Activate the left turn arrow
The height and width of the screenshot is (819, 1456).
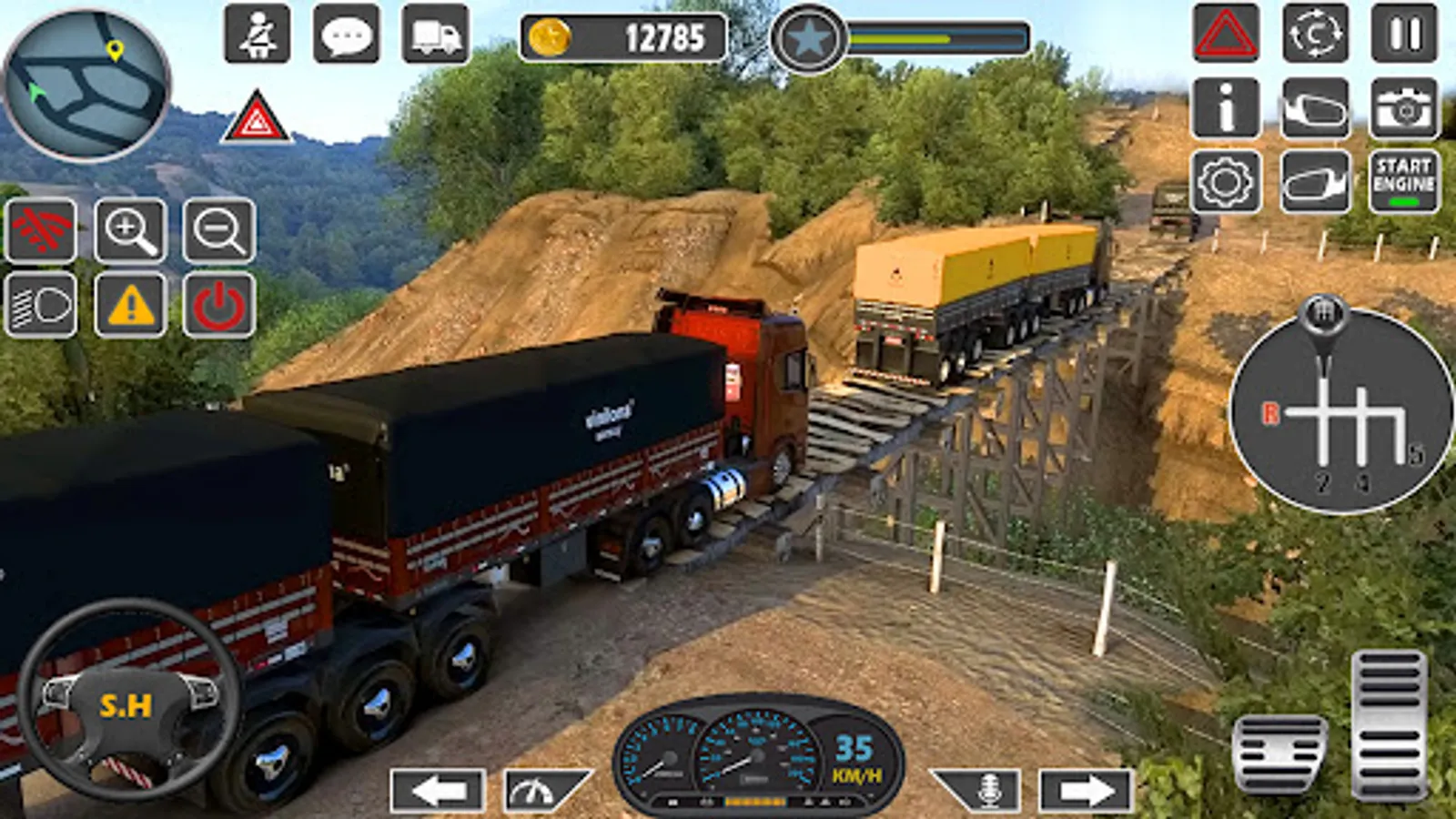pos(438,791)
